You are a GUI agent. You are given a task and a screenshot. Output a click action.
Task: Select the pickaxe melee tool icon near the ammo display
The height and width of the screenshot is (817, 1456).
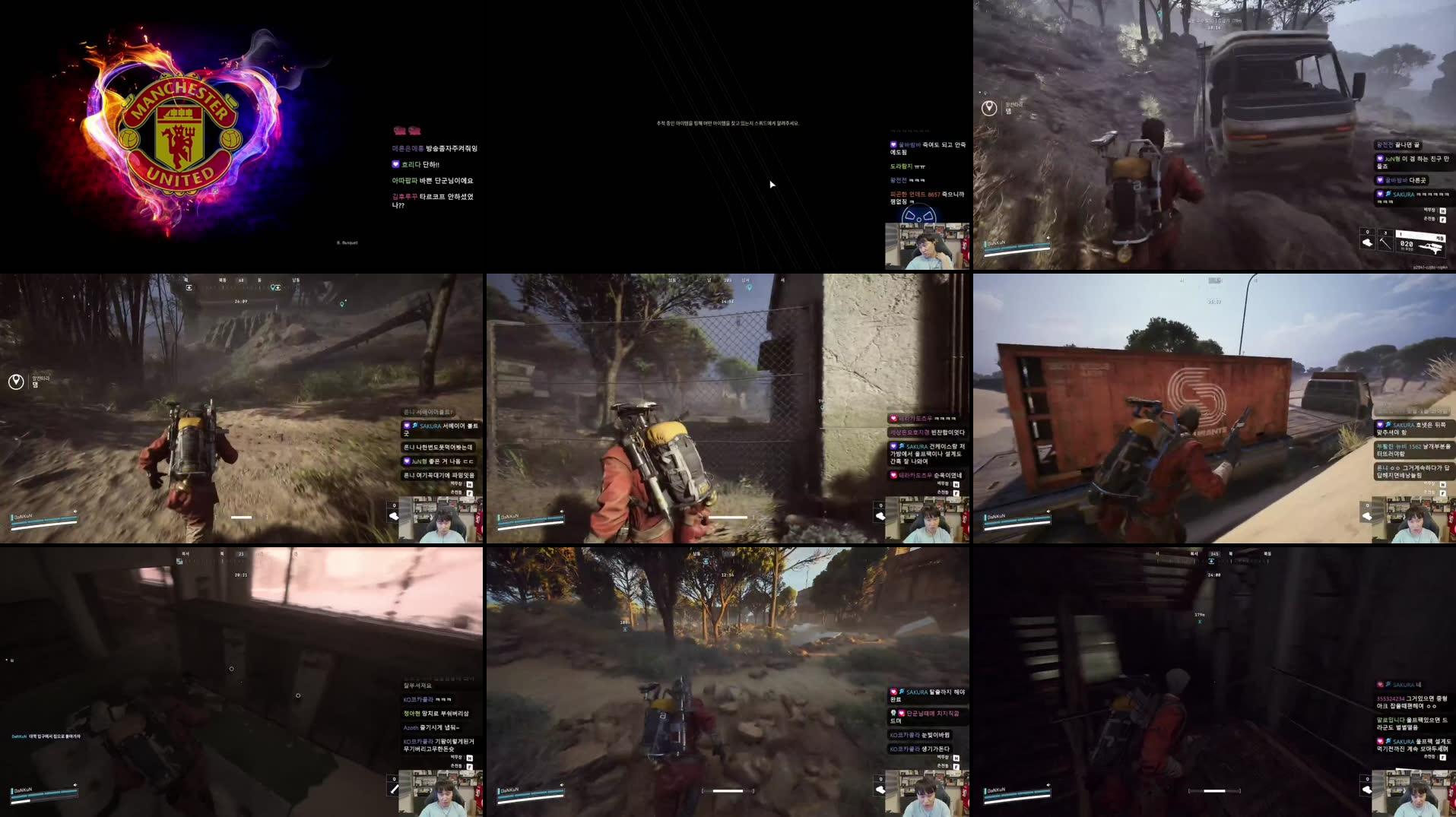click(x=1385, y=243)
